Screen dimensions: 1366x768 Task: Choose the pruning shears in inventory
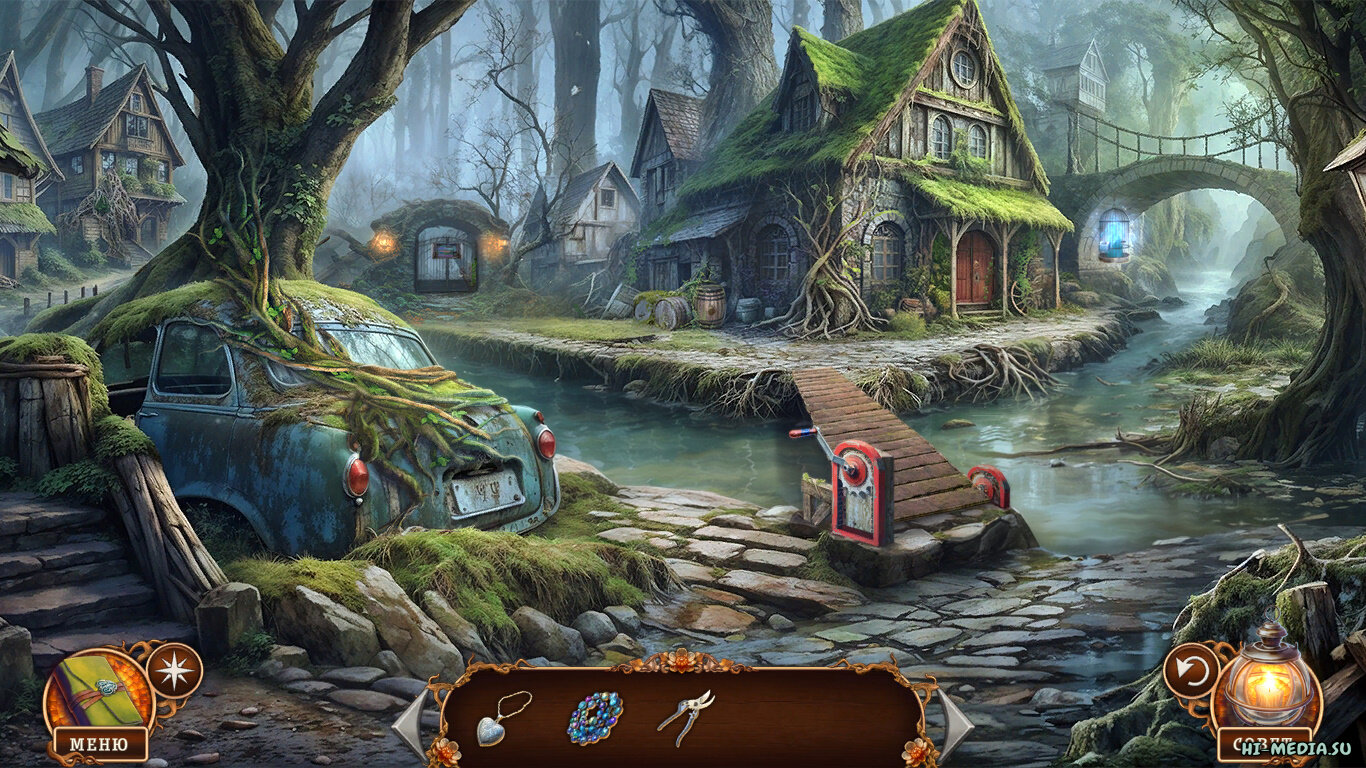pos(686,717)
